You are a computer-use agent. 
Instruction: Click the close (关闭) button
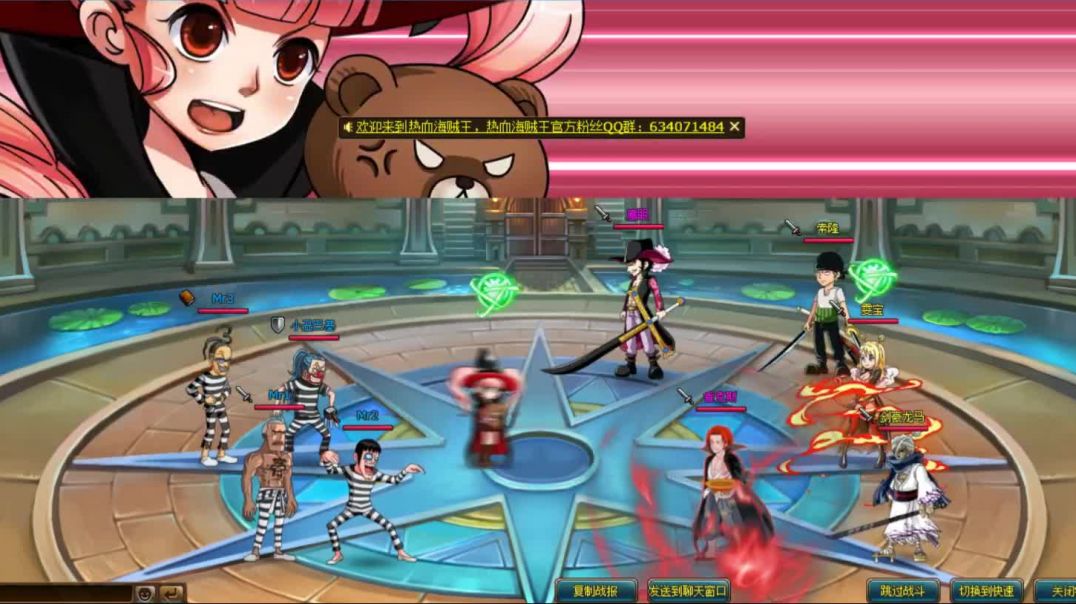point(1057,591)
